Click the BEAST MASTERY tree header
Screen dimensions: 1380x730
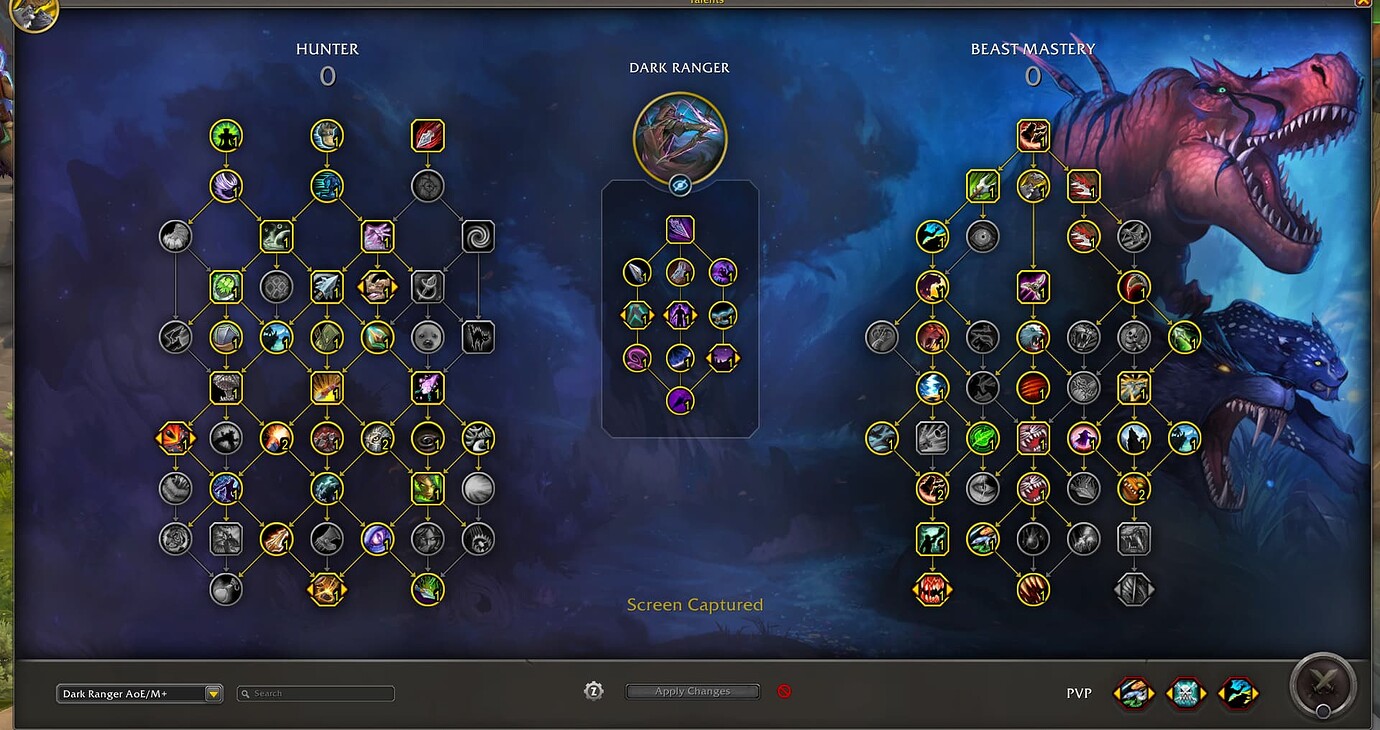(x=1033, y=48)
